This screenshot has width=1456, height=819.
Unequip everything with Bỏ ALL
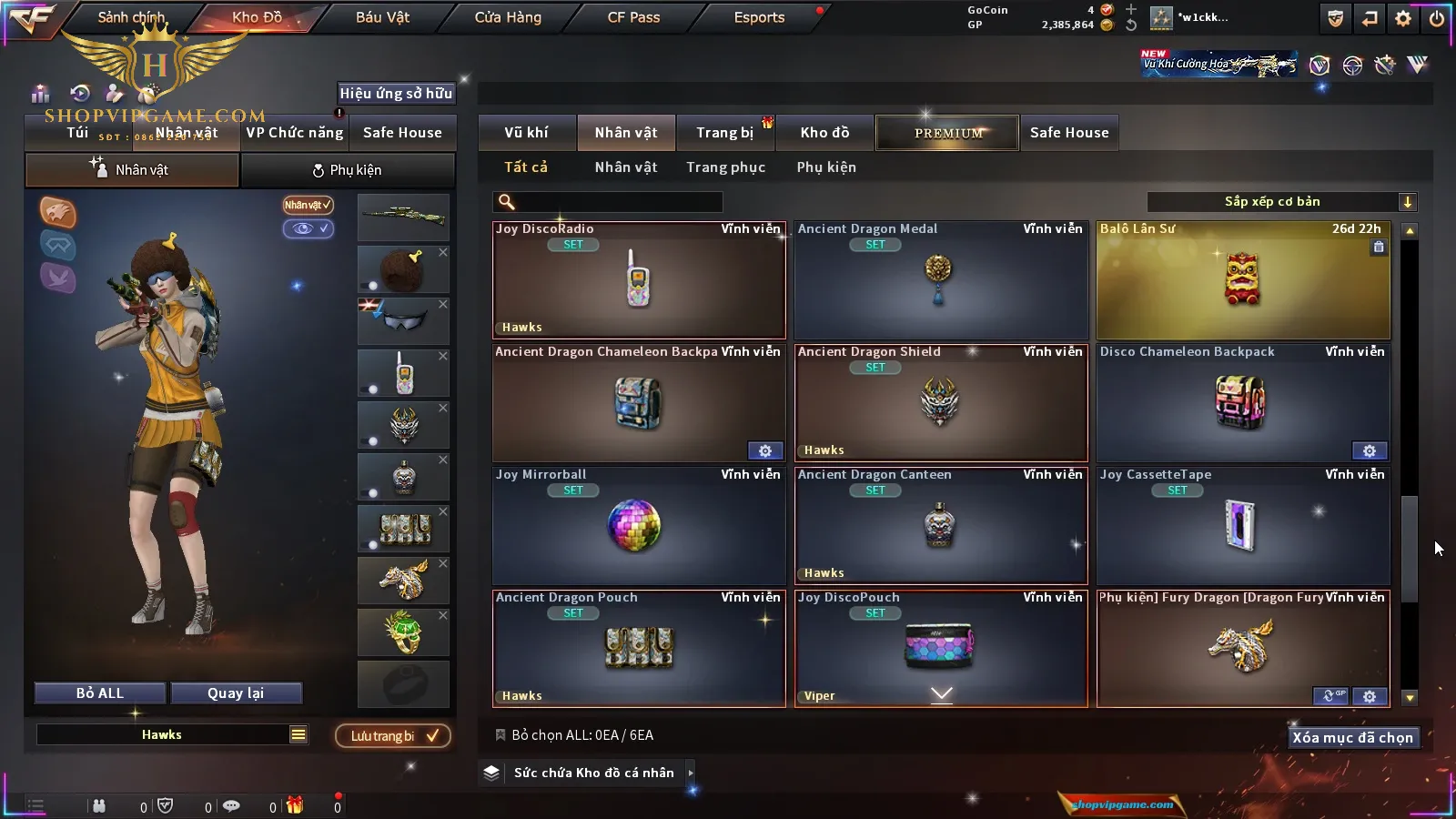click(x=100, y=693)
